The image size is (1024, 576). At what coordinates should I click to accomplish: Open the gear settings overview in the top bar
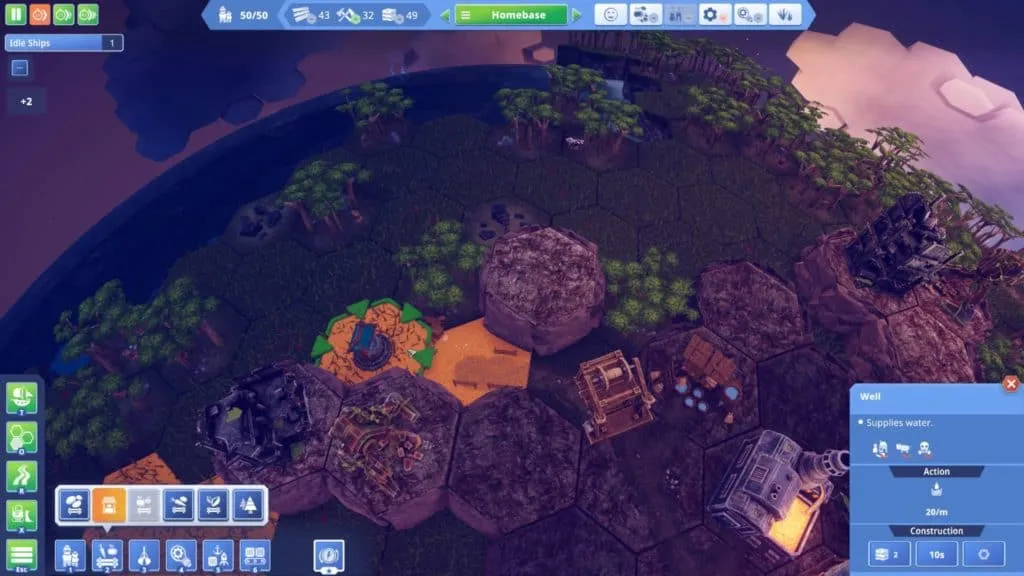tap(714, 15)
